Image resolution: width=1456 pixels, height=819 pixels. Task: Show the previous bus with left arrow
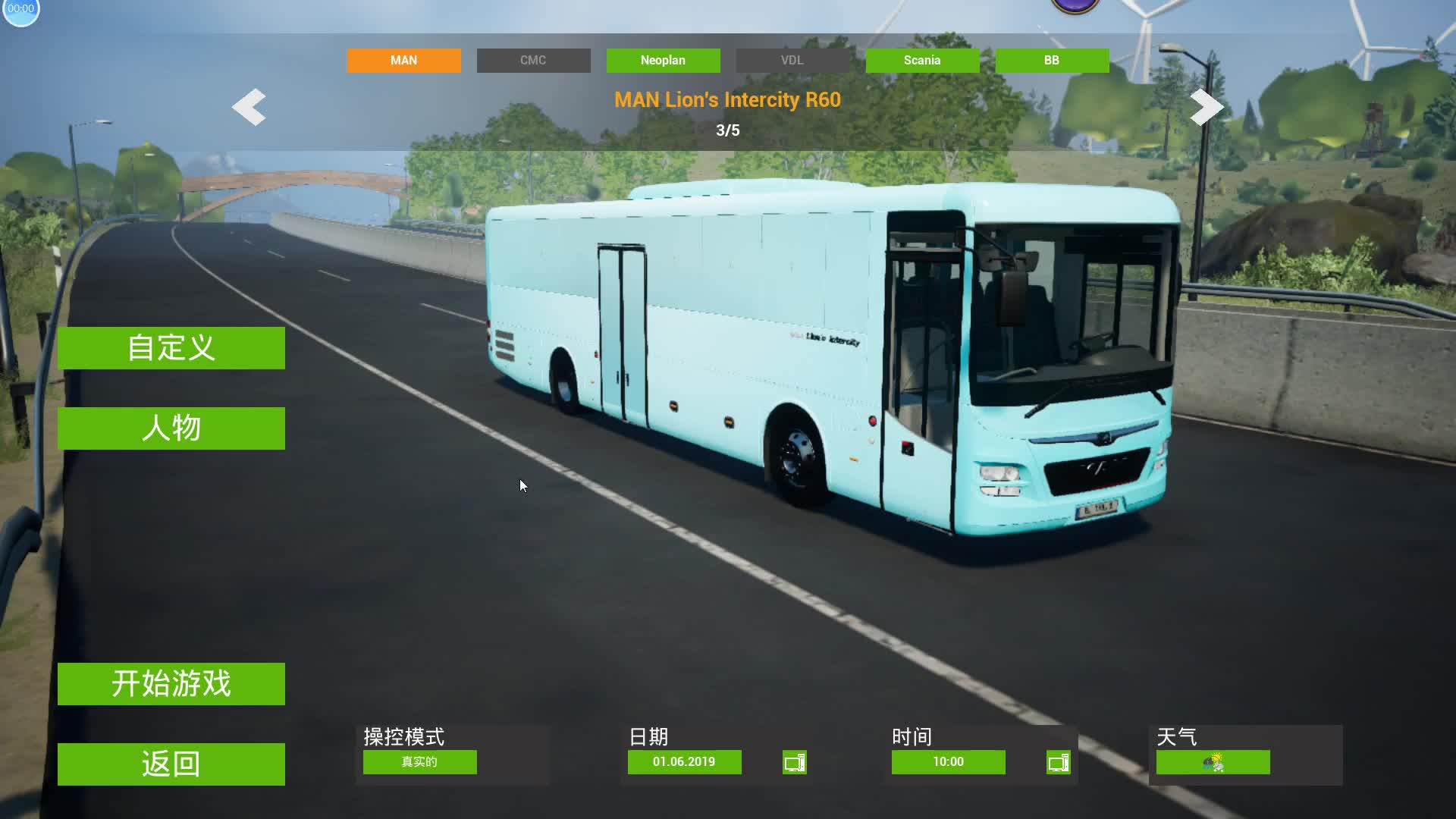tap(249, 107)
